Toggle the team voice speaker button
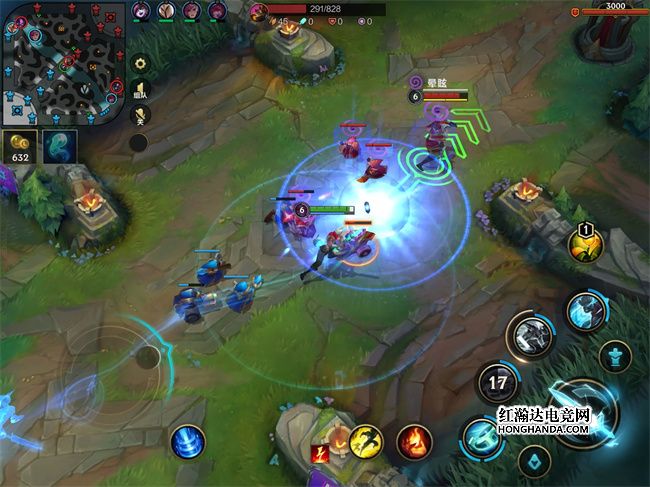 140,90
